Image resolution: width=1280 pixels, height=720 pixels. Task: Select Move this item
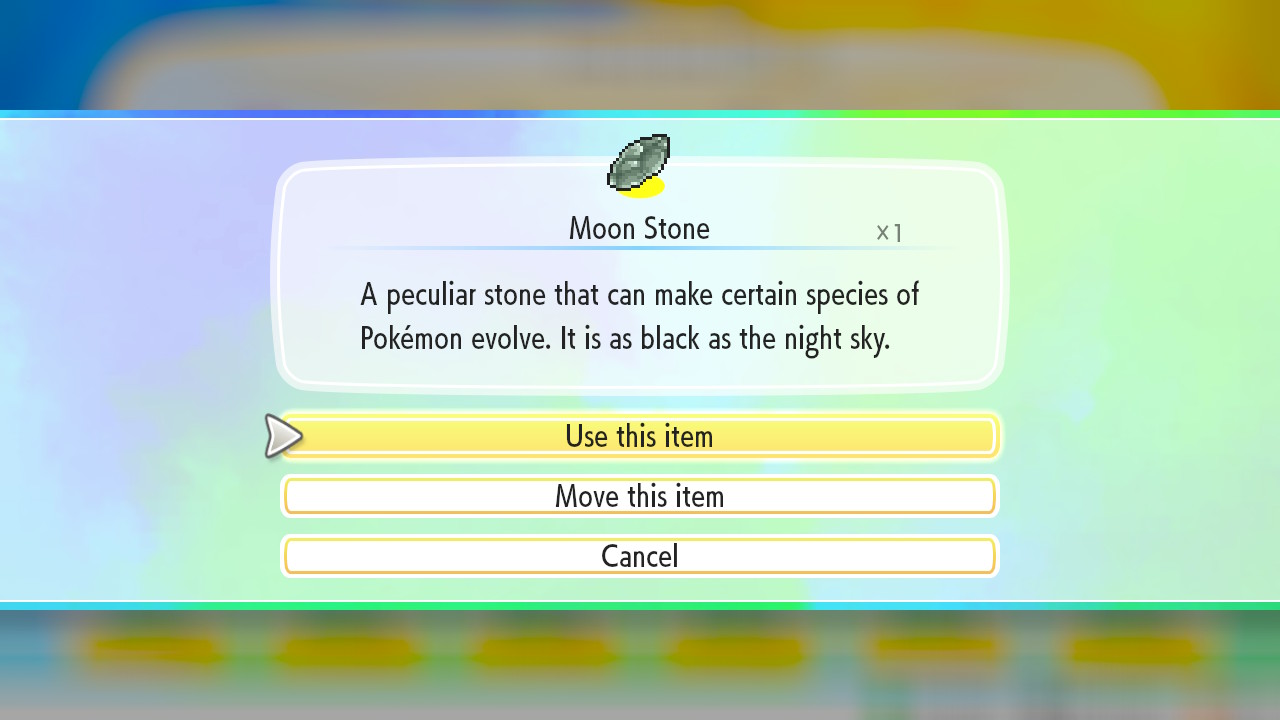click(x=640, y=496)
